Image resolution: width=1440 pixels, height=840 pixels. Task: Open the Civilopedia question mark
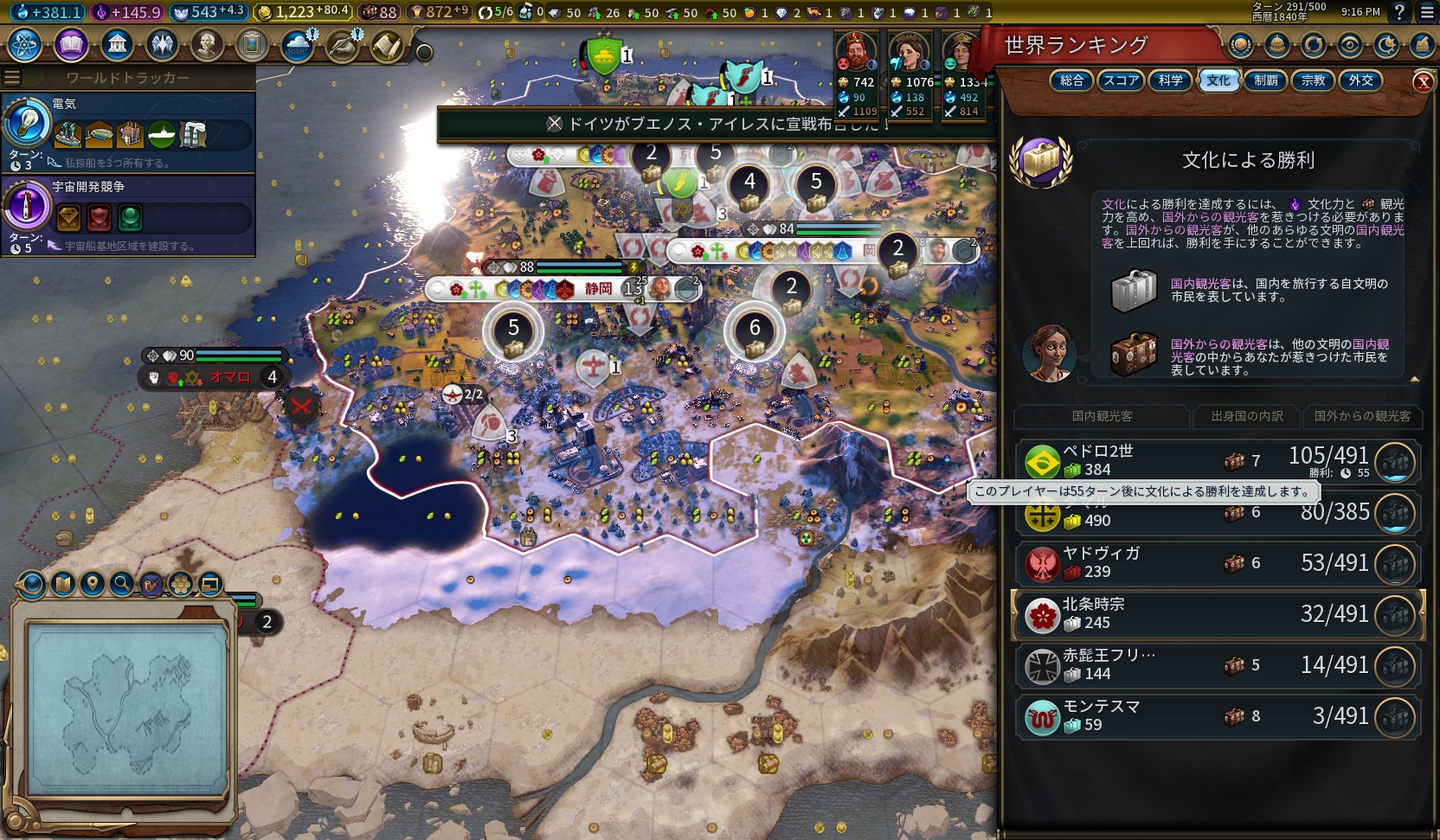tap(1398, 12)
